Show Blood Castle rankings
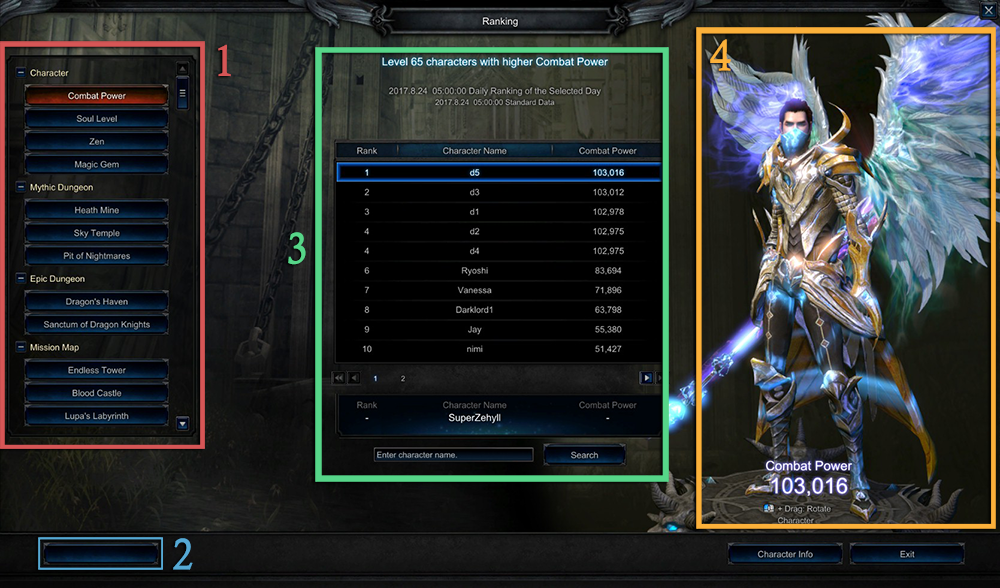The height and width of the screenshot is (588, 1000). [97, 393]
